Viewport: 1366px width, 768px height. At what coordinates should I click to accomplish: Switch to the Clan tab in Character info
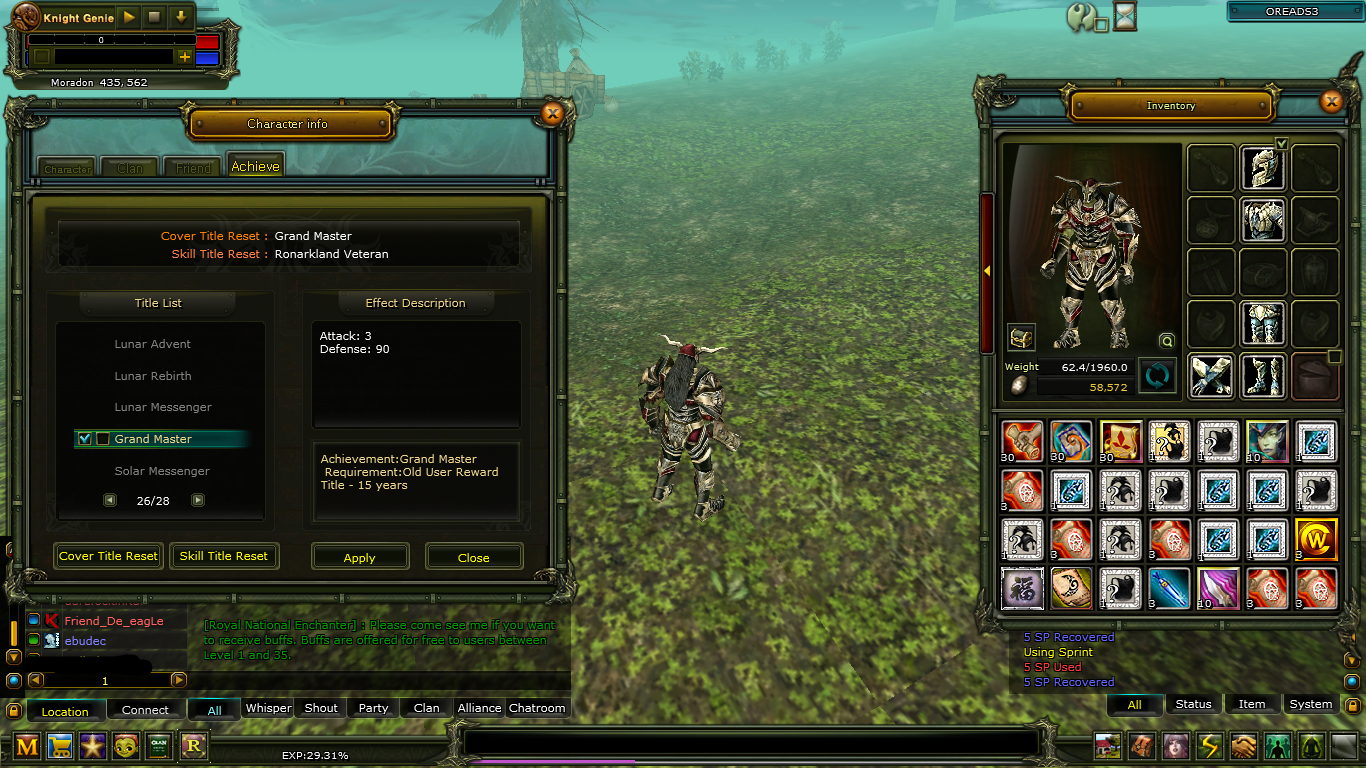point(130,167)
